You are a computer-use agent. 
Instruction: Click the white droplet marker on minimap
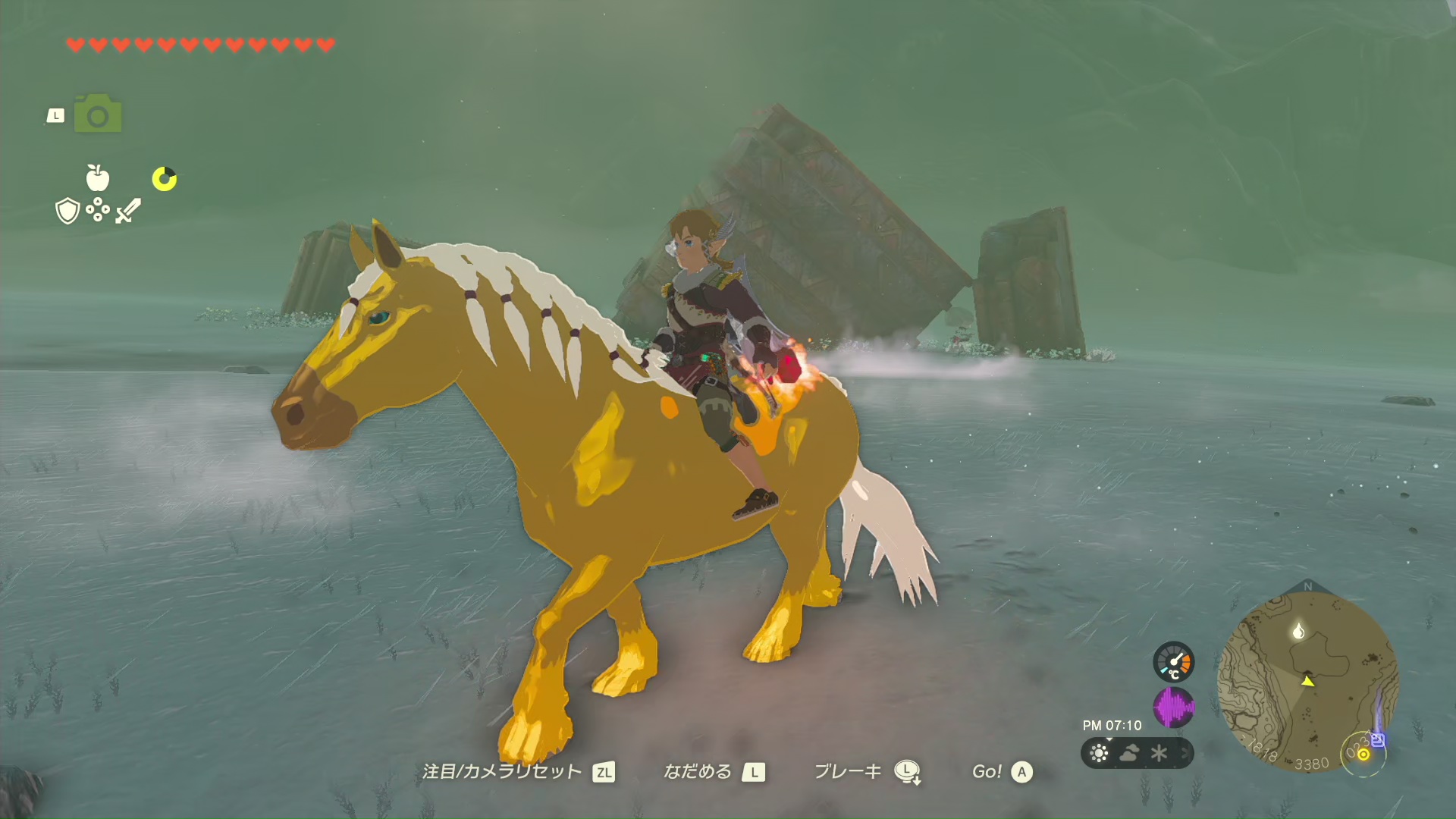click(1298, 631)
